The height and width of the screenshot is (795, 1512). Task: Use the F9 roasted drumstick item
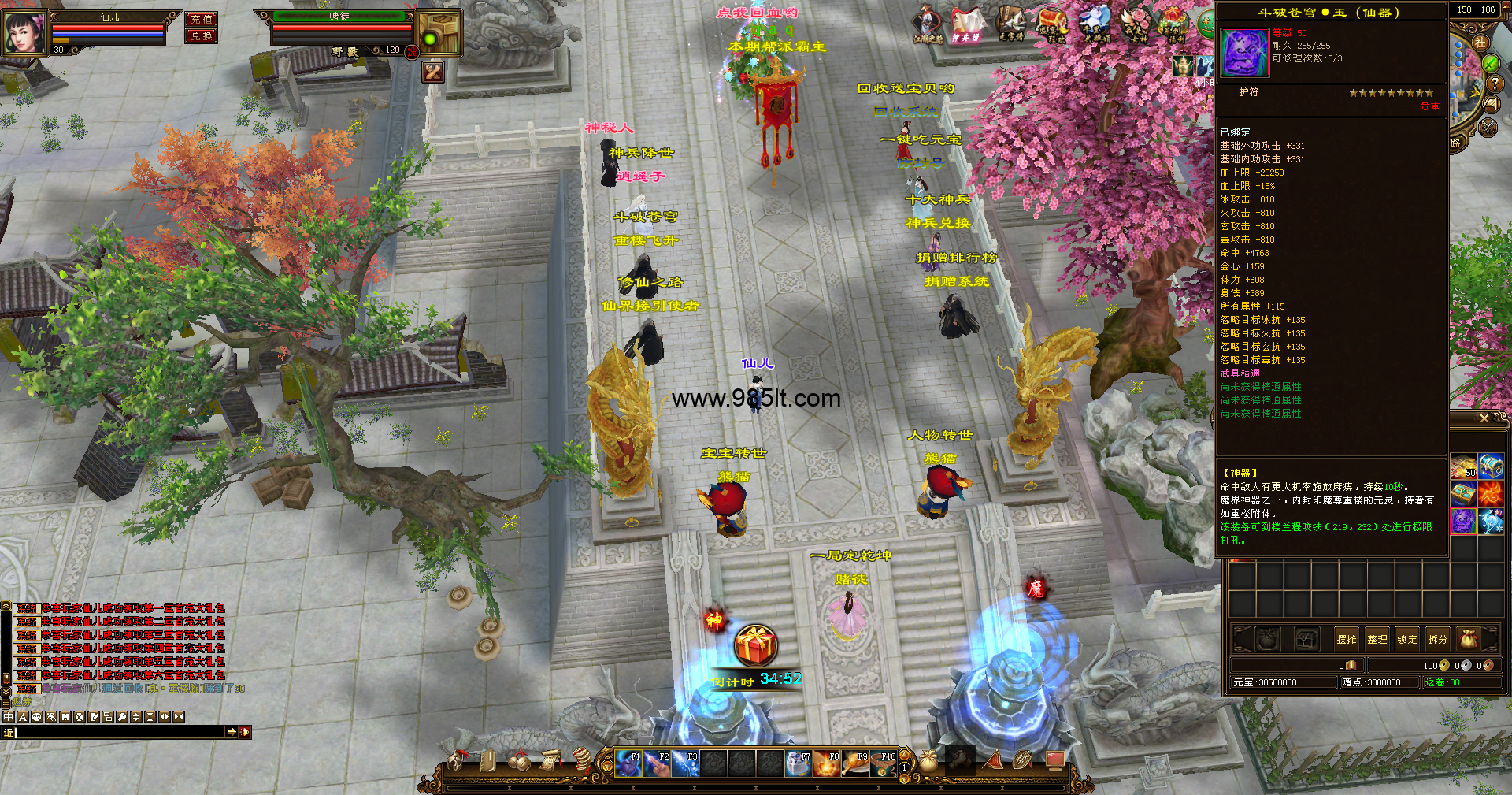855,763
